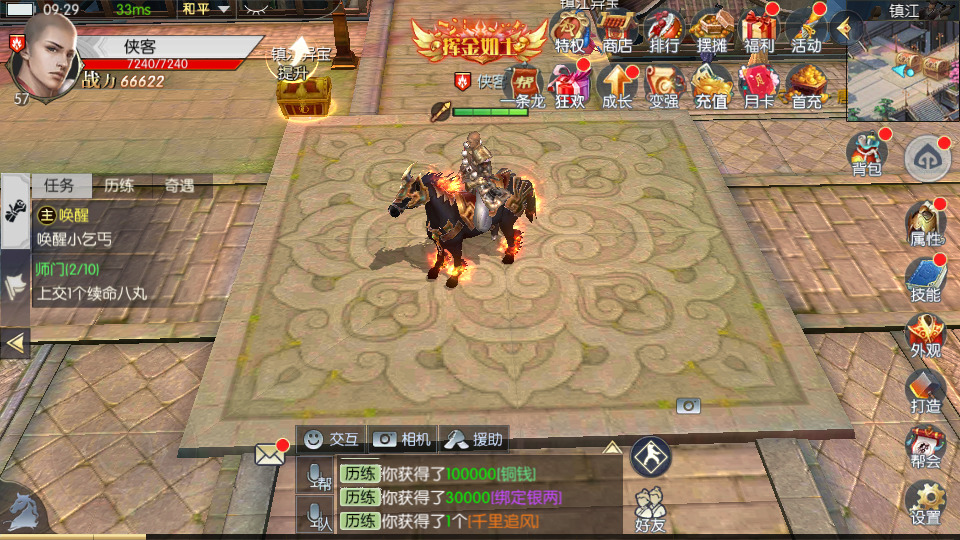Open the 设置 settings gear
Viewport: 960px width, 540px height.
pyautogui.click(x=925, y=503)
